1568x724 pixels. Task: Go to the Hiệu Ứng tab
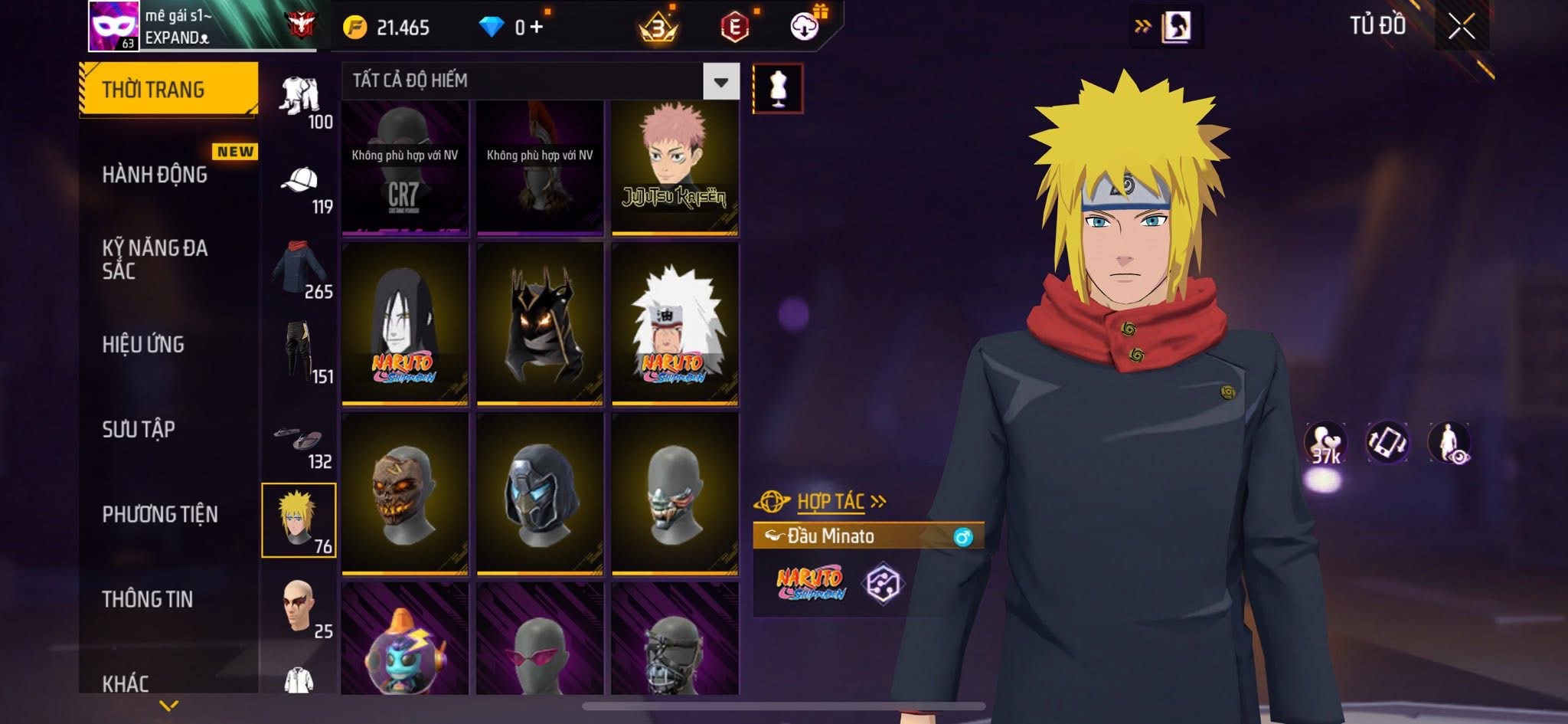(x=144, y=345)
